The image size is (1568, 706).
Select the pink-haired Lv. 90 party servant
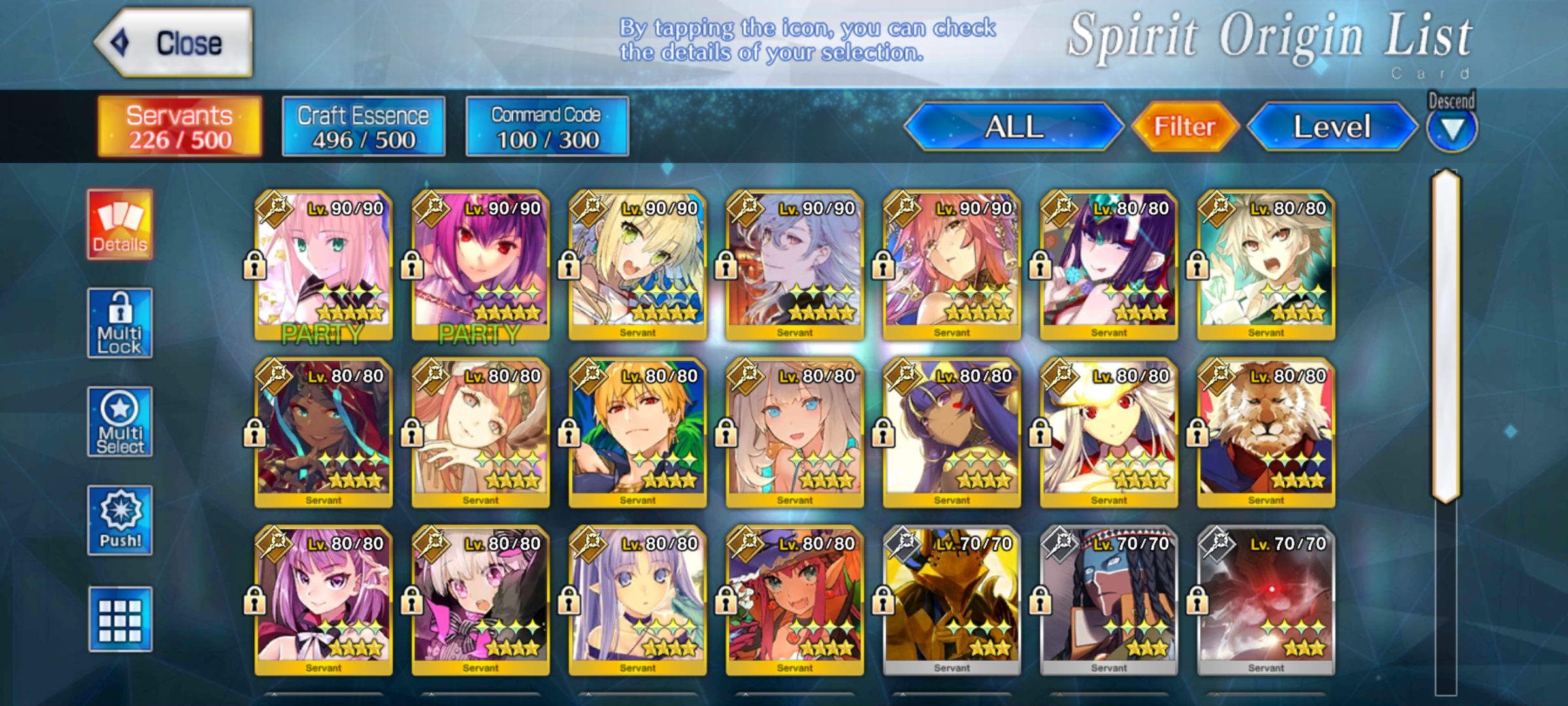[323, 265]
